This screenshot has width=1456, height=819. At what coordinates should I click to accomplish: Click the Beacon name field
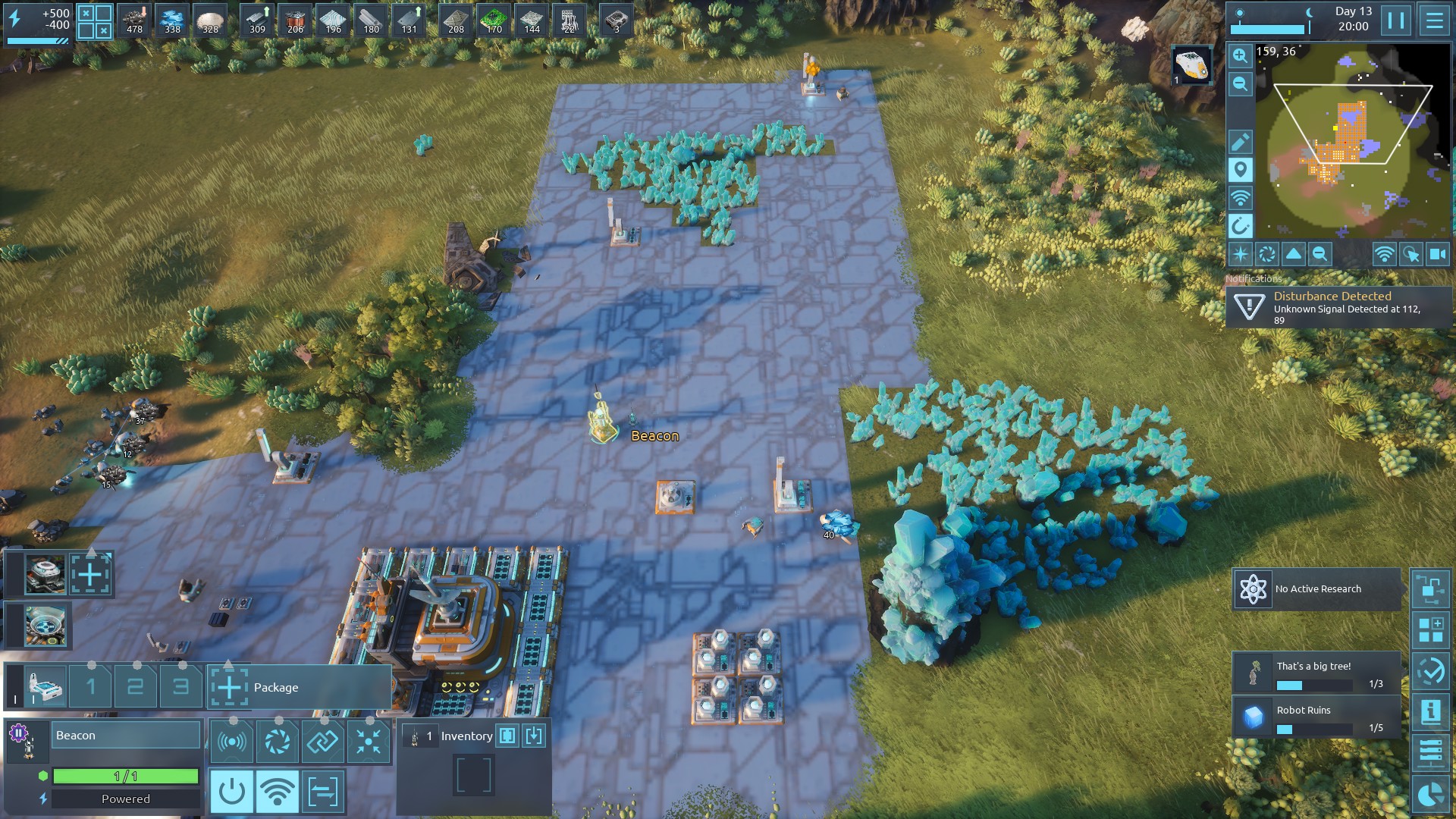pos(125,736)
